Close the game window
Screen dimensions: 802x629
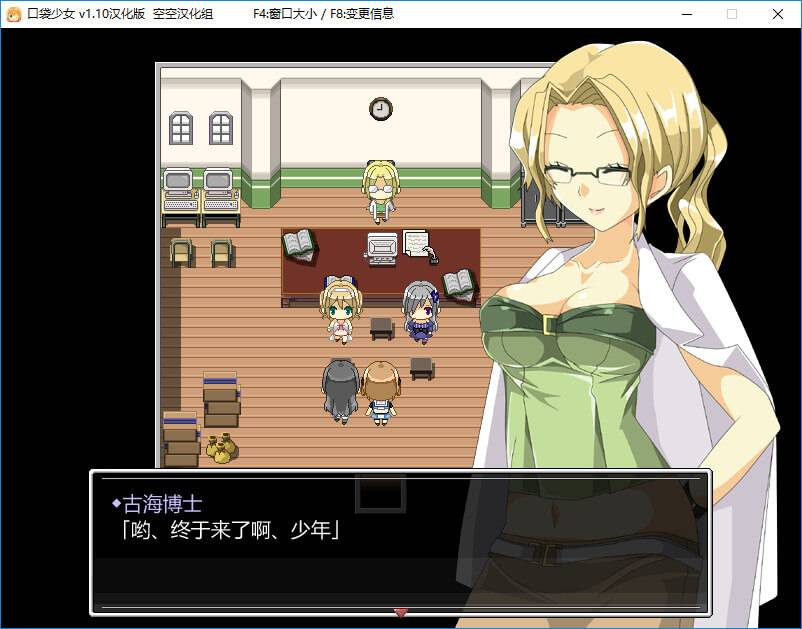777,14
